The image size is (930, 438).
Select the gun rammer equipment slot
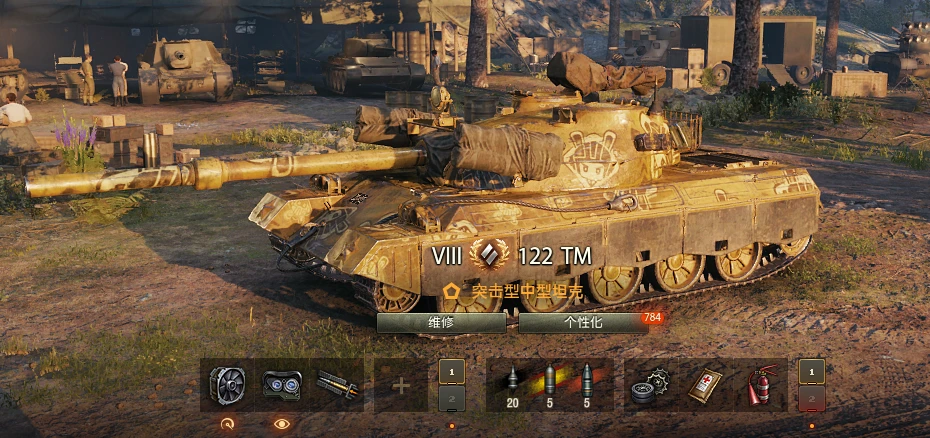(x=336, y=385)
